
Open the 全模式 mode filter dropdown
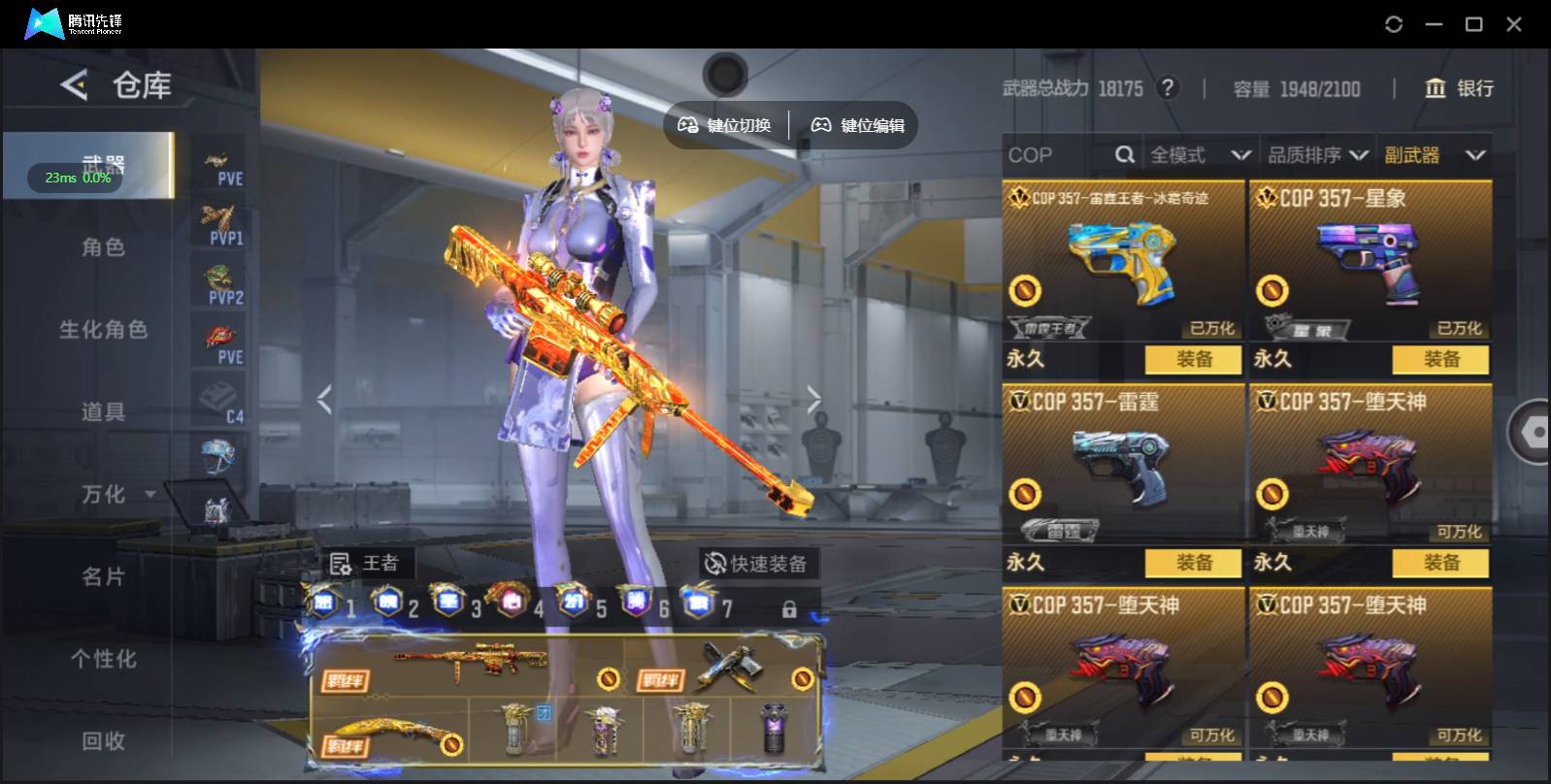(1200, 155)
